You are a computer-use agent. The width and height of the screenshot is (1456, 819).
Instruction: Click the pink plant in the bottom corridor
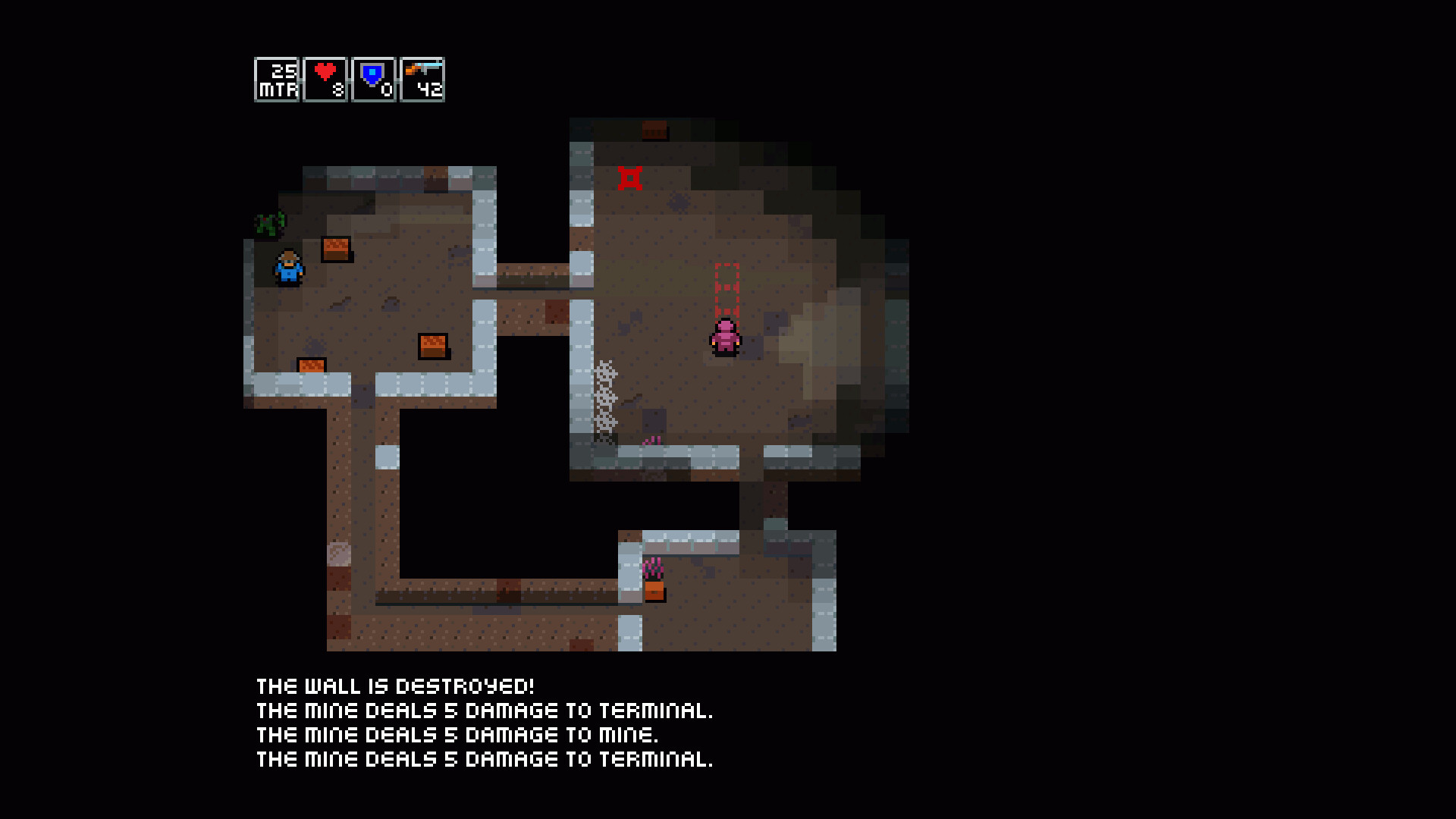coord(653,566)
